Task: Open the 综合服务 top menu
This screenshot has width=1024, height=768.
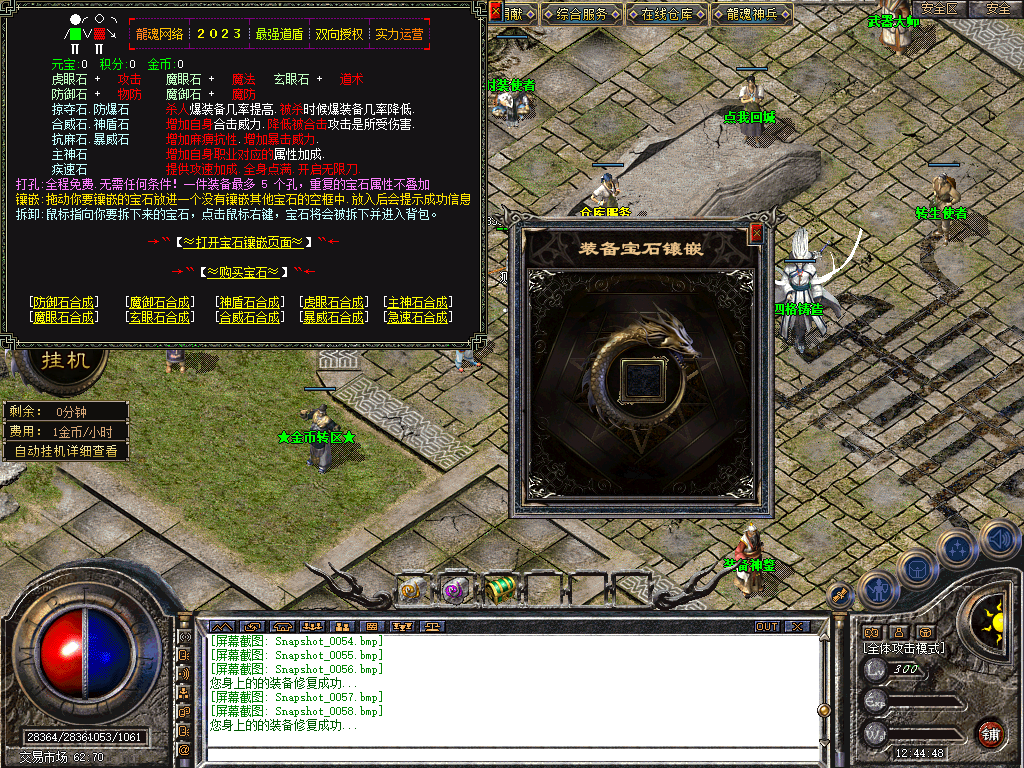Action: click(x=582, y=14)
